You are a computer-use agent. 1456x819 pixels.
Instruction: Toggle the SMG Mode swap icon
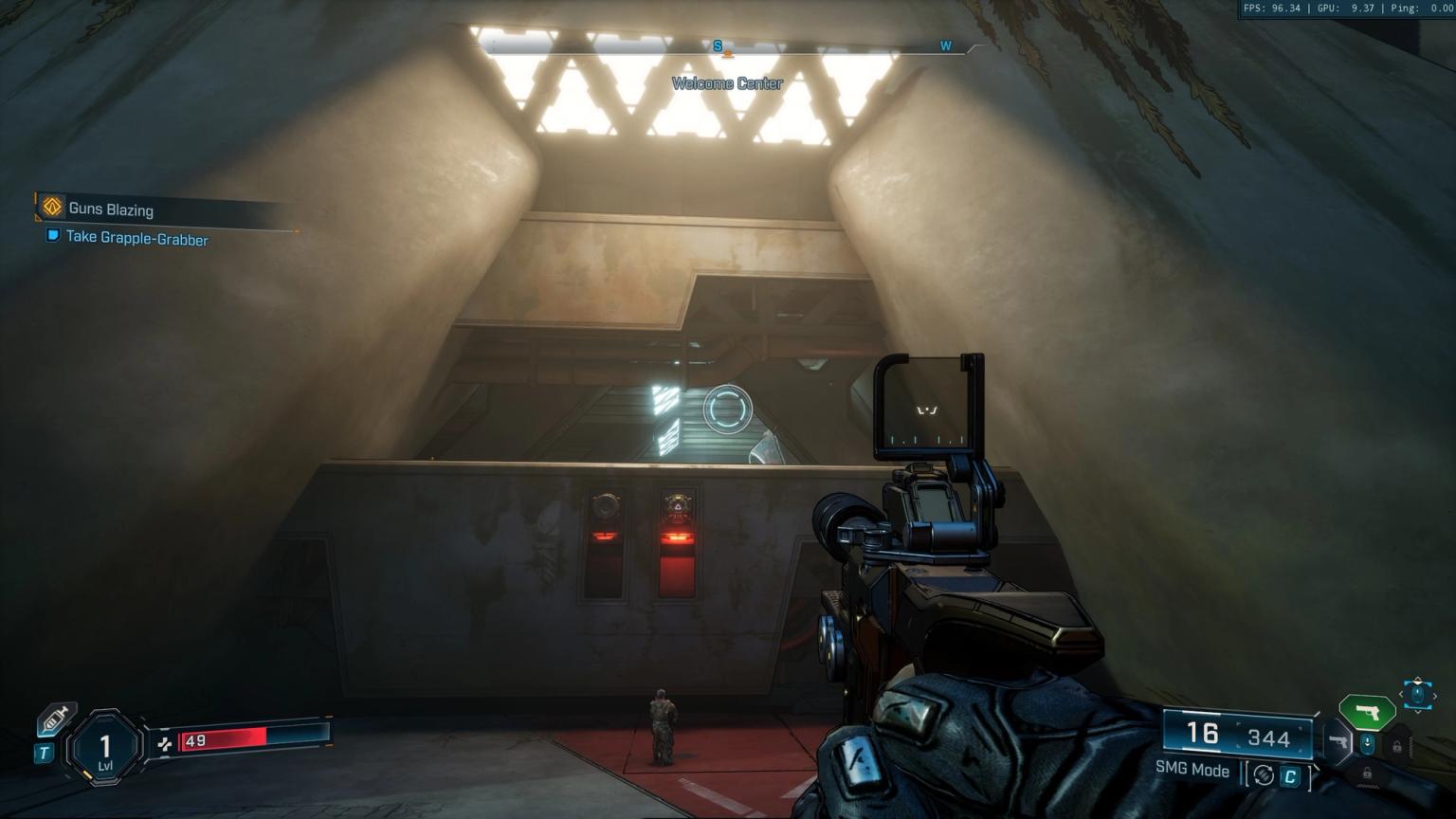coord(1263,774)
